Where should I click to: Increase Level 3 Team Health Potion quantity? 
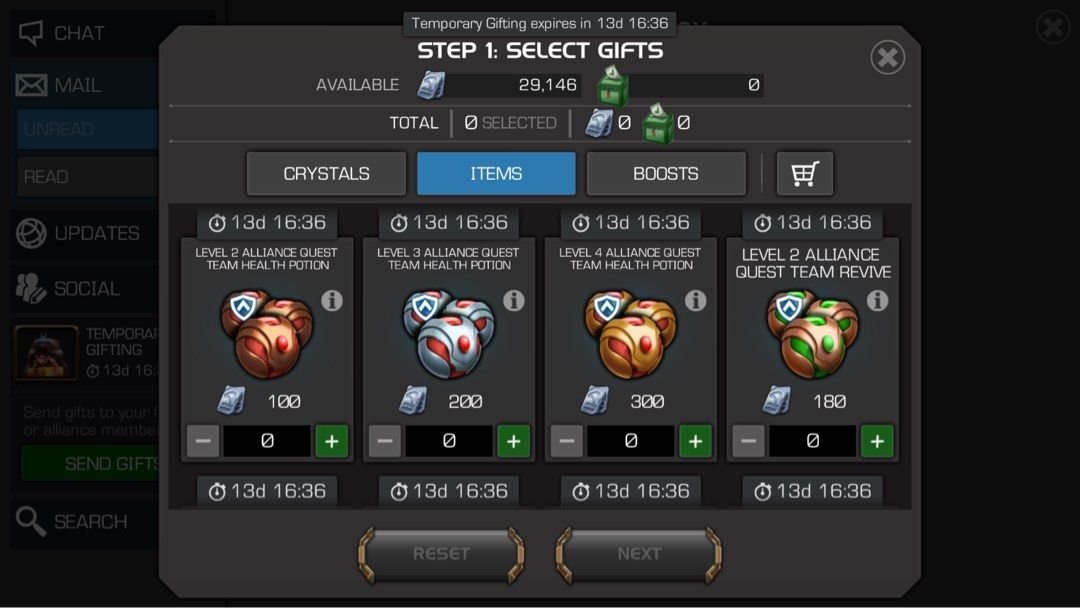pos(514,441)
